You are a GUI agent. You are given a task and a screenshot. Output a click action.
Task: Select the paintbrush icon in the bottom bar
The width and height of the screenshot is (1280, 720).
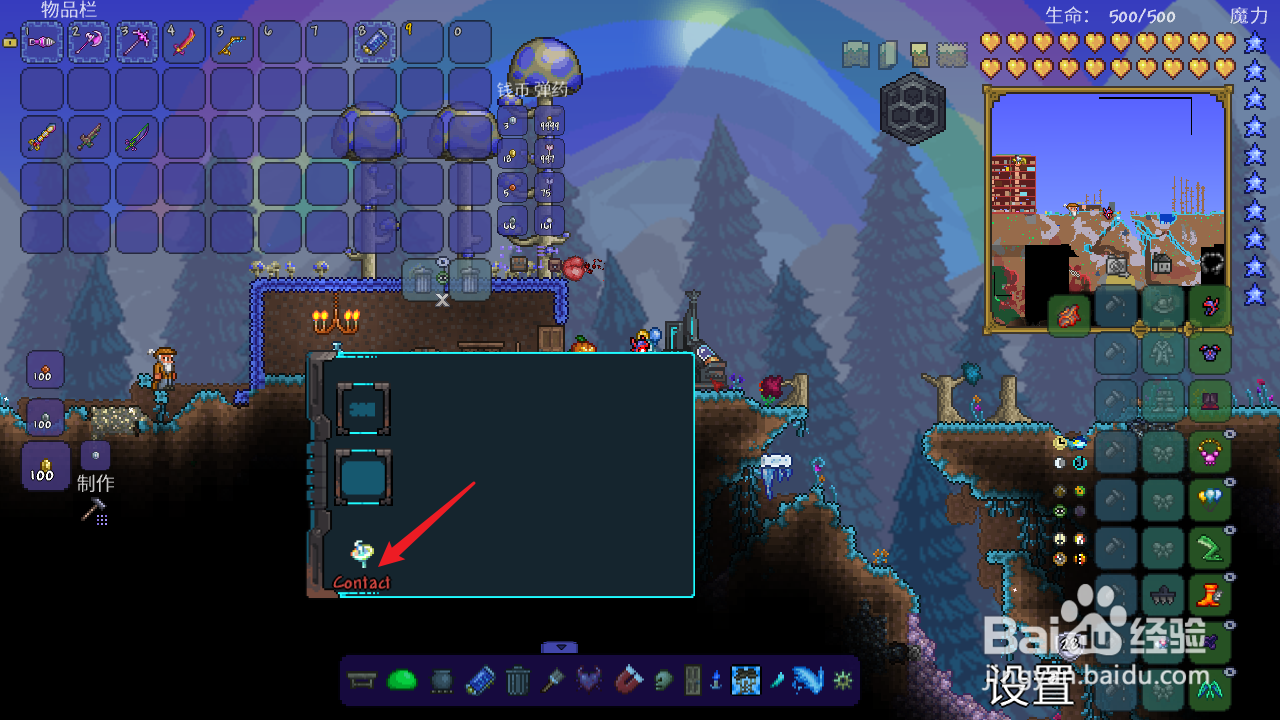click(x=554, y=681)
